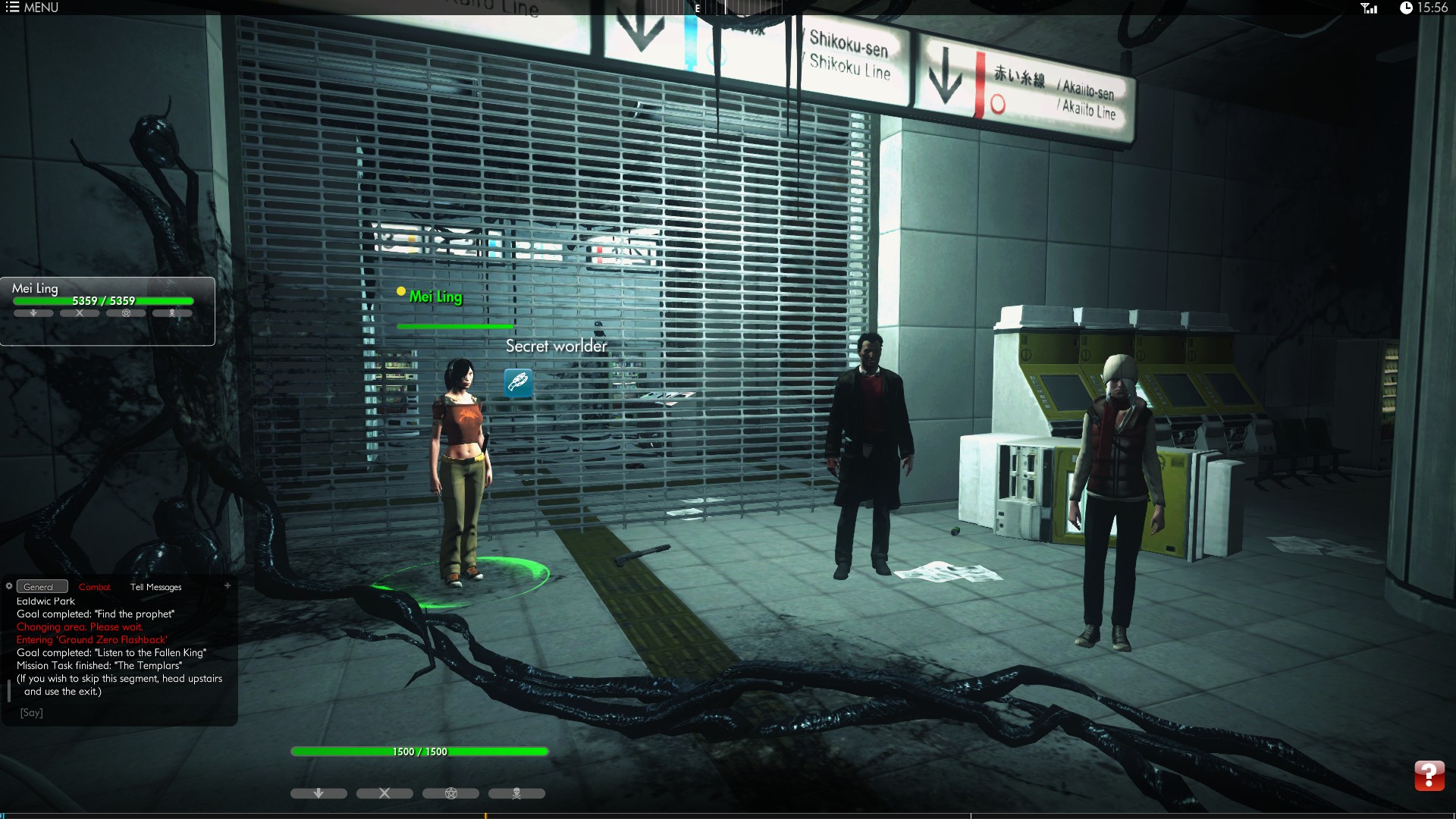Switch to the Combat chat tab
The image size is (1456, 819).
(95, 587)
